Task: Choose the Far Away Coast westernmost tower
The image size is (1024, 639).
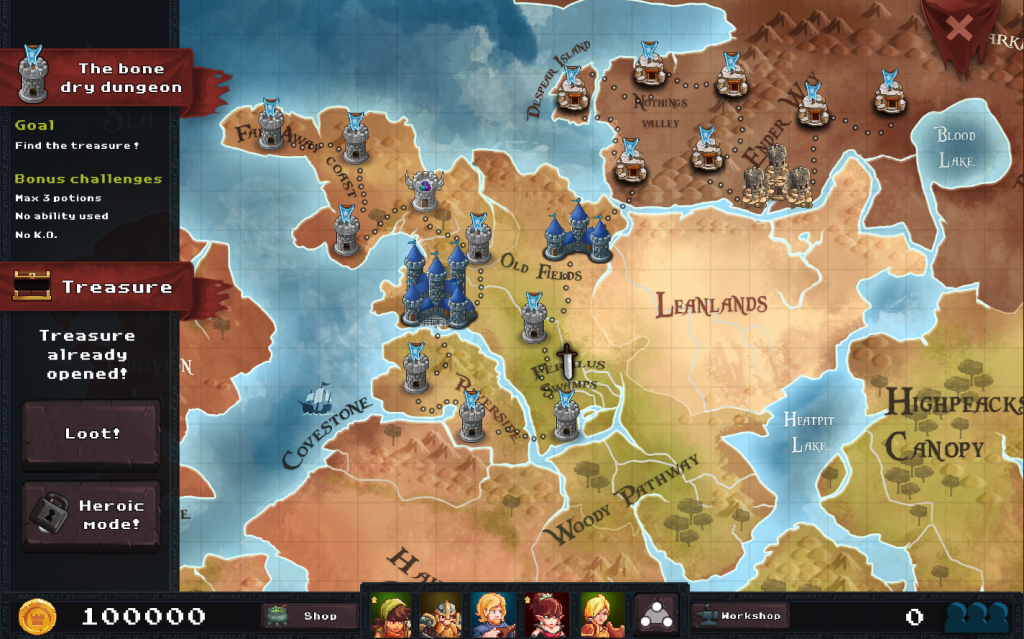Action: click(270, 128)
